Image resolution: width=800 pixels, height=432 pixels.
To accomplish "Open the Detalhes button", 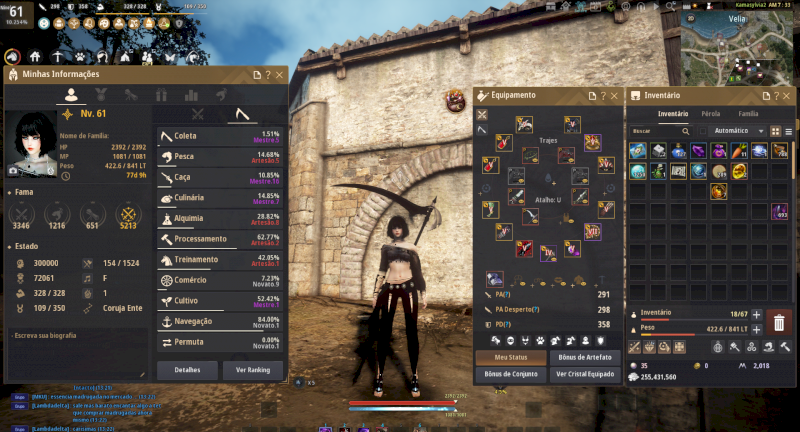I will click(186, 369).
